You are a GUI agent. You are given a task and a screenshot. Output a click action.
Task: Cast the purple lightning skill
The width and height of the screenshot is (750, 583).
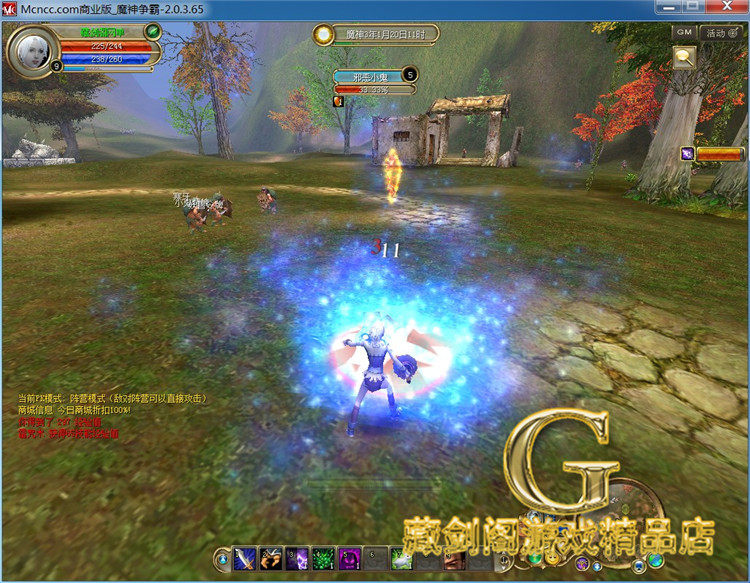pyautogui.click(x=297, y=559)
